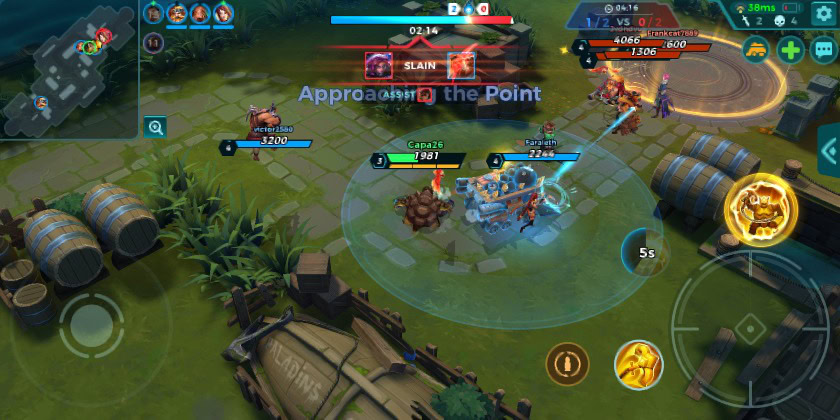This screenshot has height=420, width=840.
Task: Open the chat speech bubble
Action: tap(824, 50)
